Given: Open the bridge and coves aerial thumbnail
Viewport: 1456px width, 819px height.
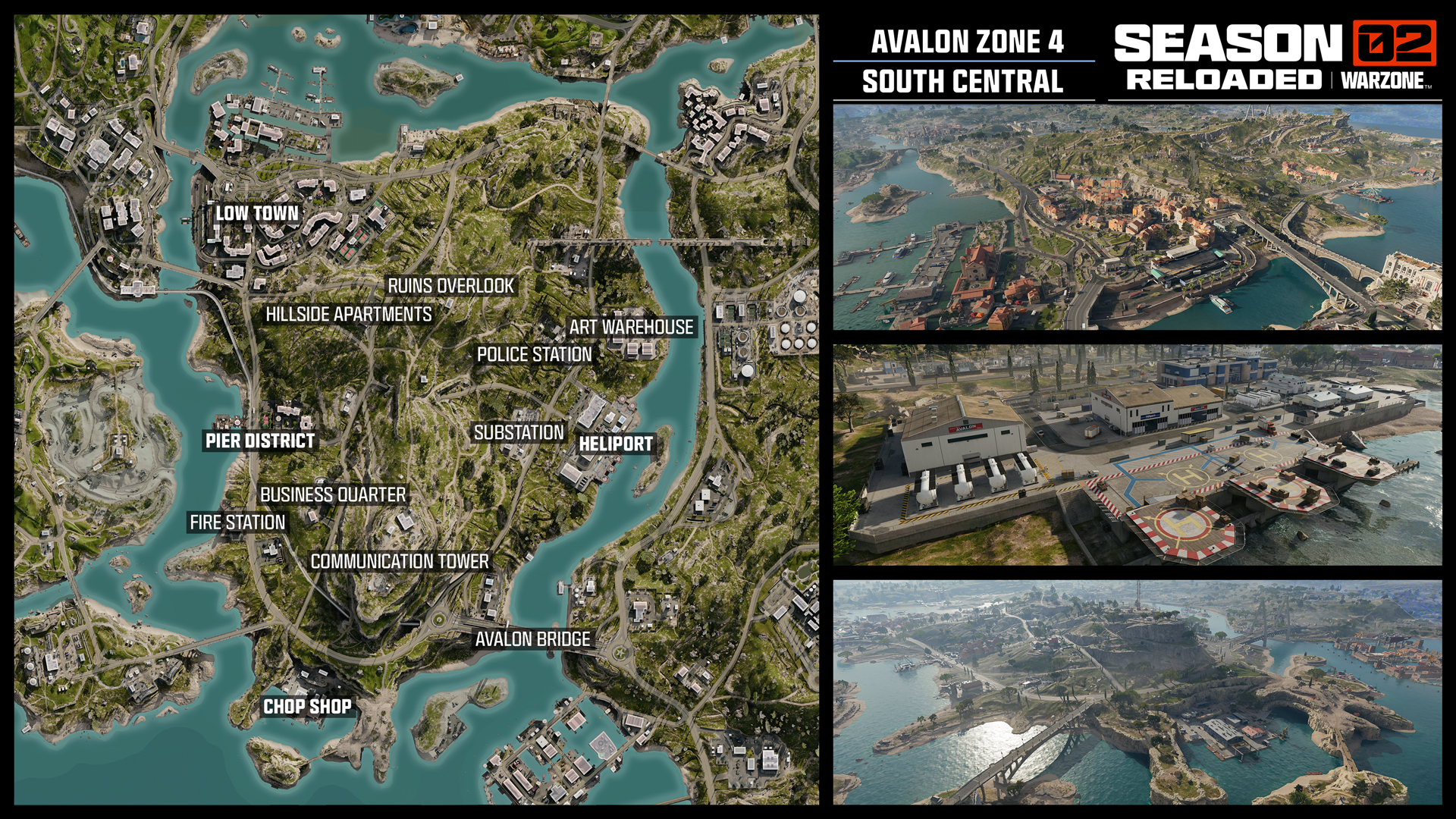Looking at the screenshot, I should tap(1137, 692).
